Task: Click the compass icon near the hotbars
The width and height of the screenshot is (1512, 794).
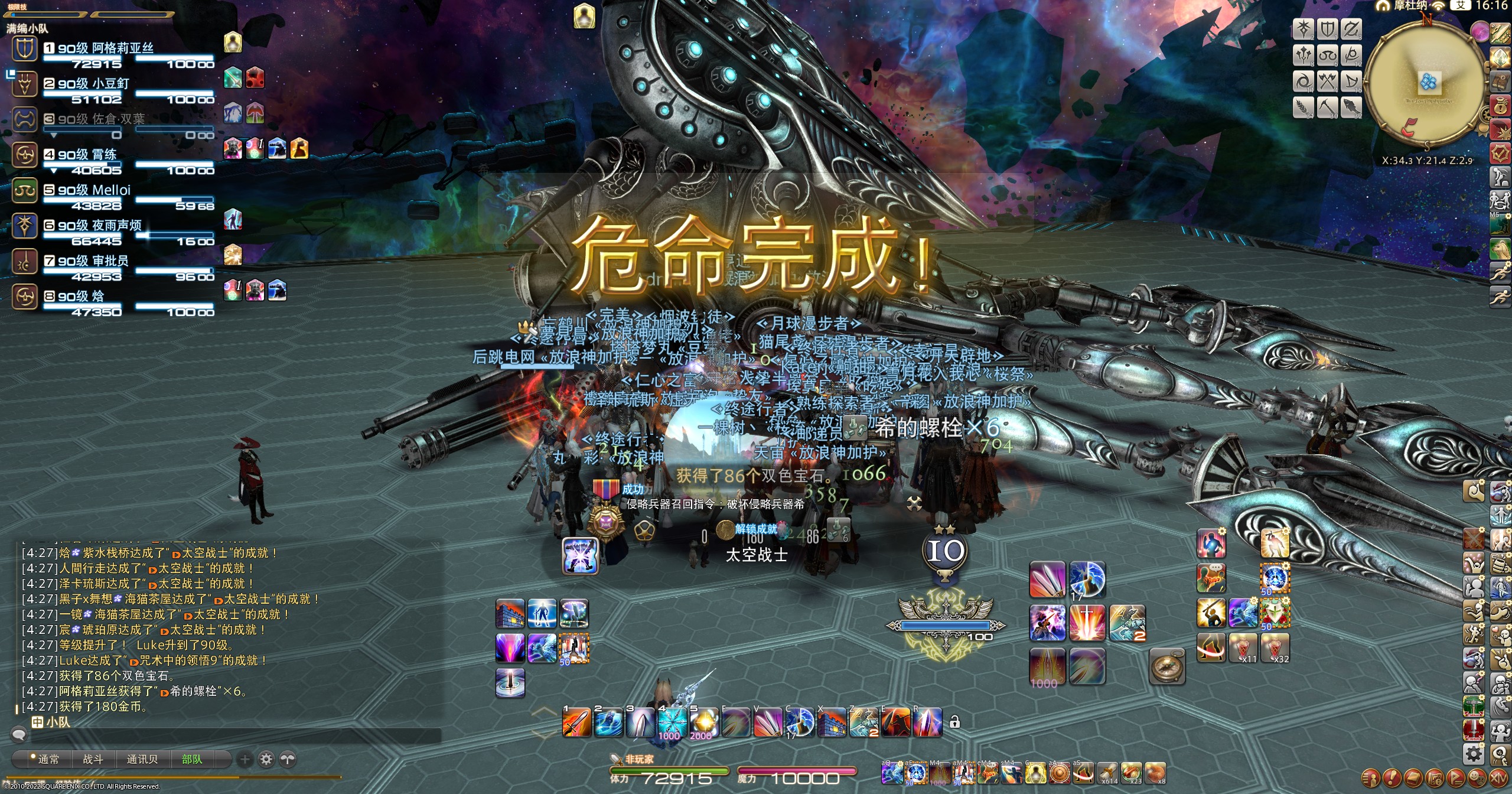Action: [1167, 666]
